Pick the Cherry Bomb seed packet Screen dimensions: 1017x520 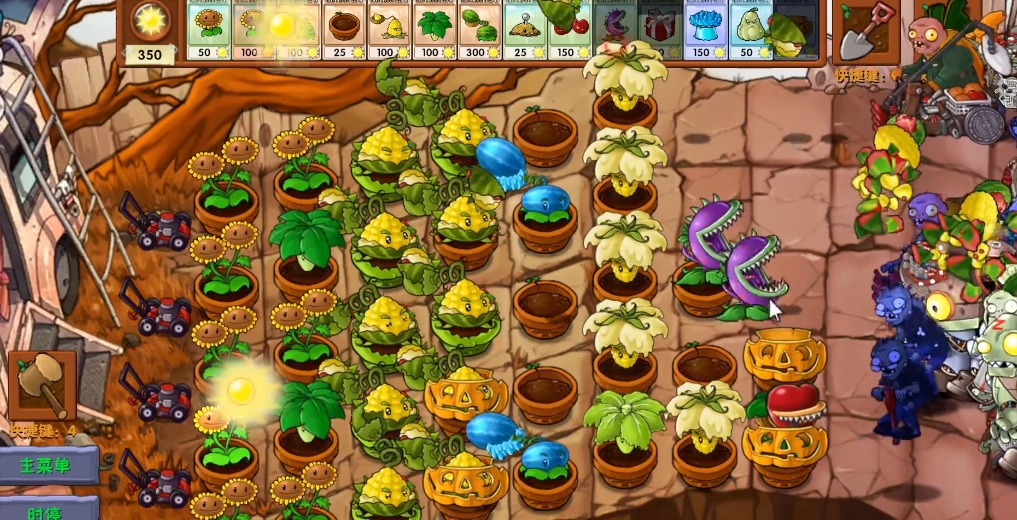(568, 28)
